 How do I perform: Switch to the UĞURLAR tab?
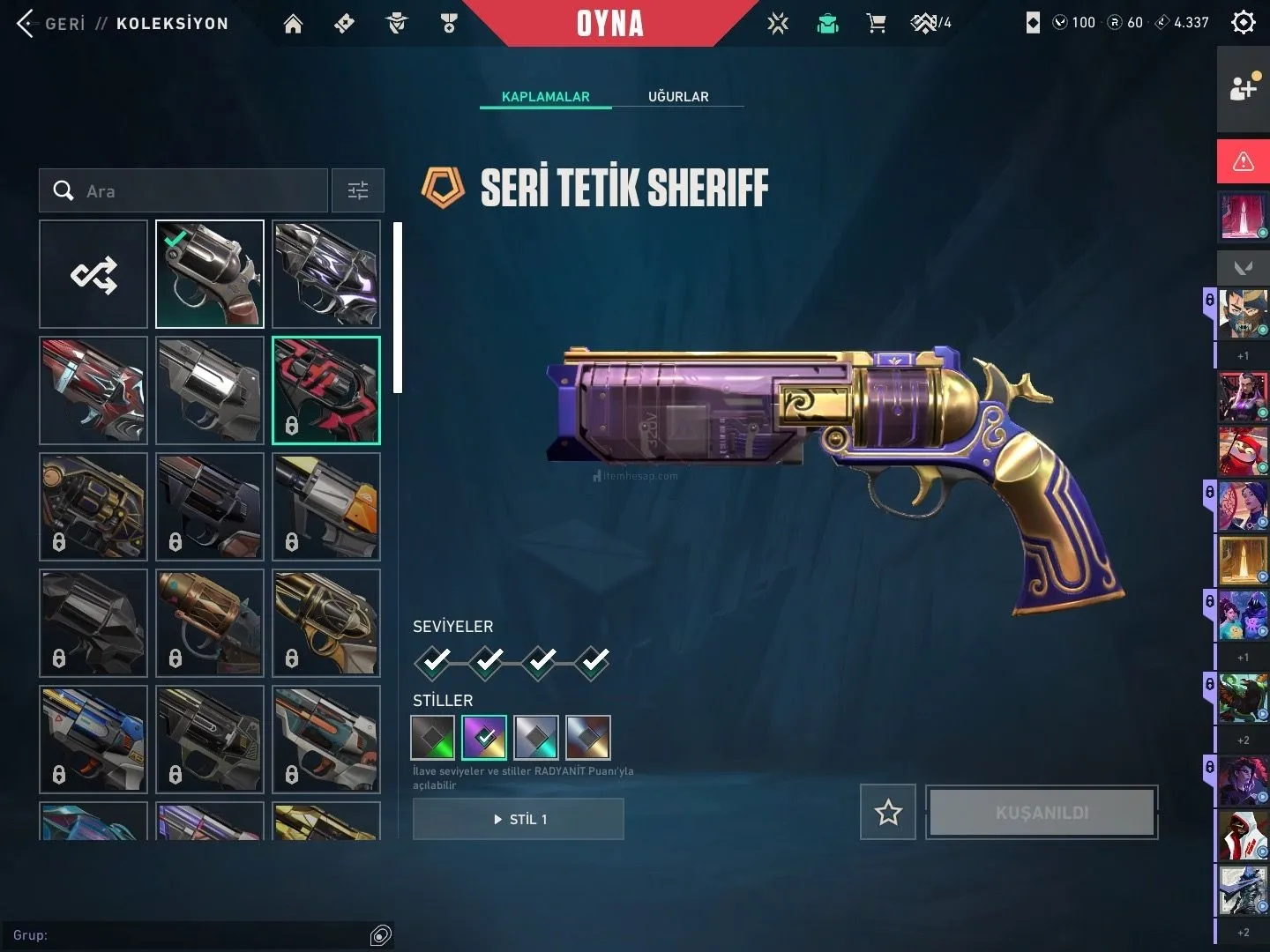[678, 96]
